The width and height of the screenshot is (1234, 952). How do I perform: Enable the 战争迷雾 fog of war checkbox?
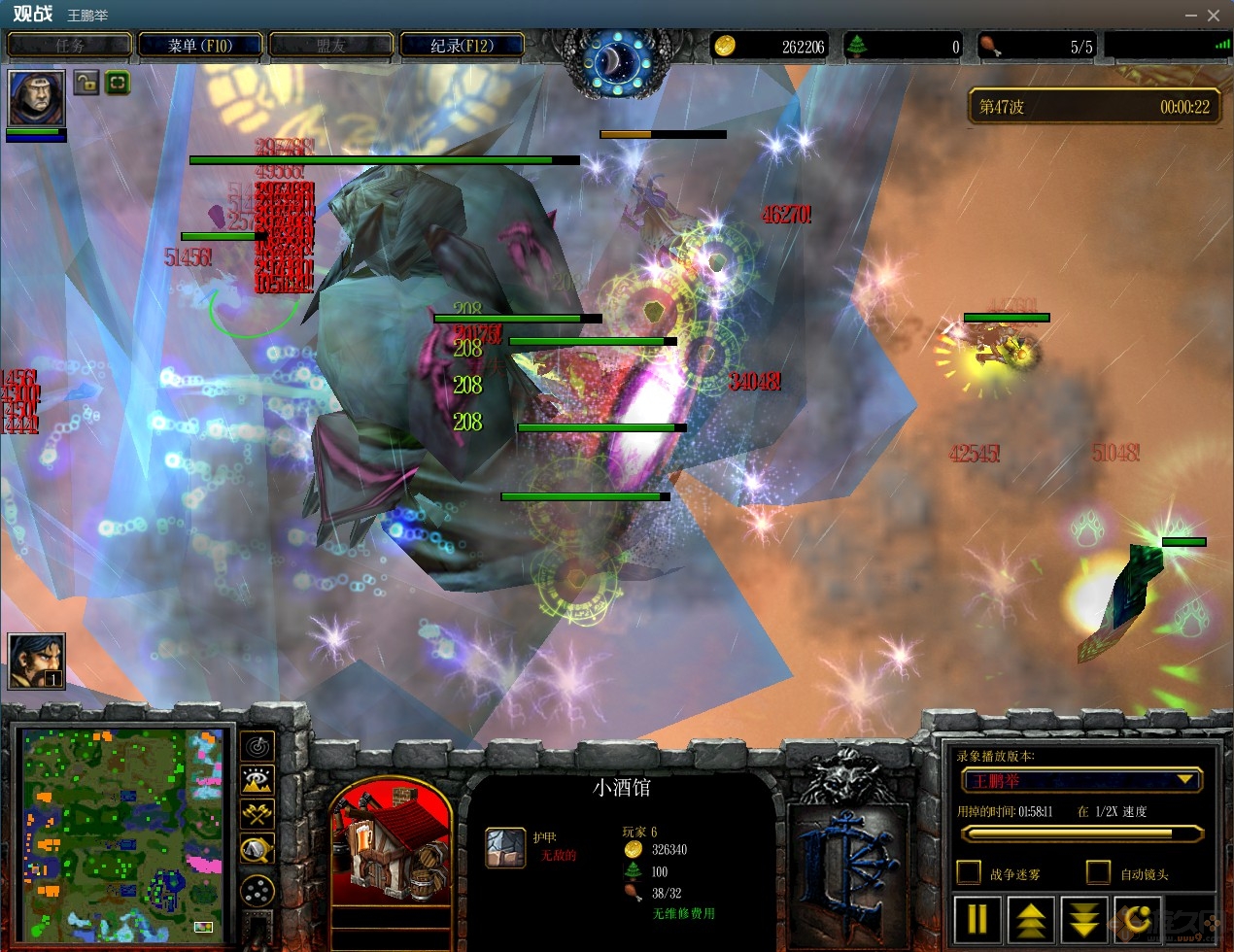tap(969, 872)
